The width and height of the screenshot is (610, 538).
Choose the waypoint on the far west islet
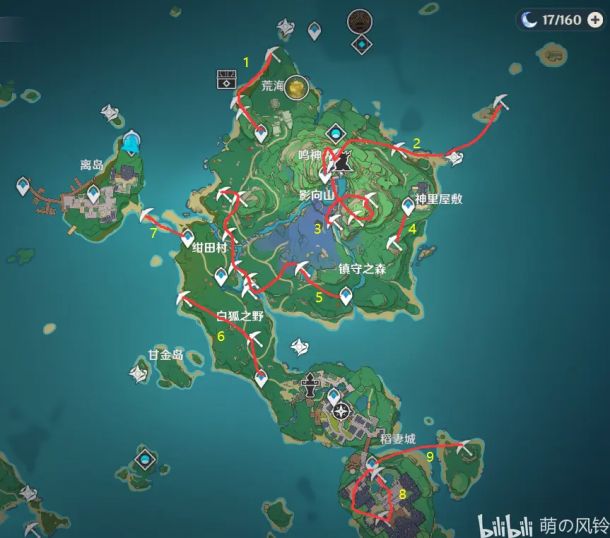(x=23, y=186)
